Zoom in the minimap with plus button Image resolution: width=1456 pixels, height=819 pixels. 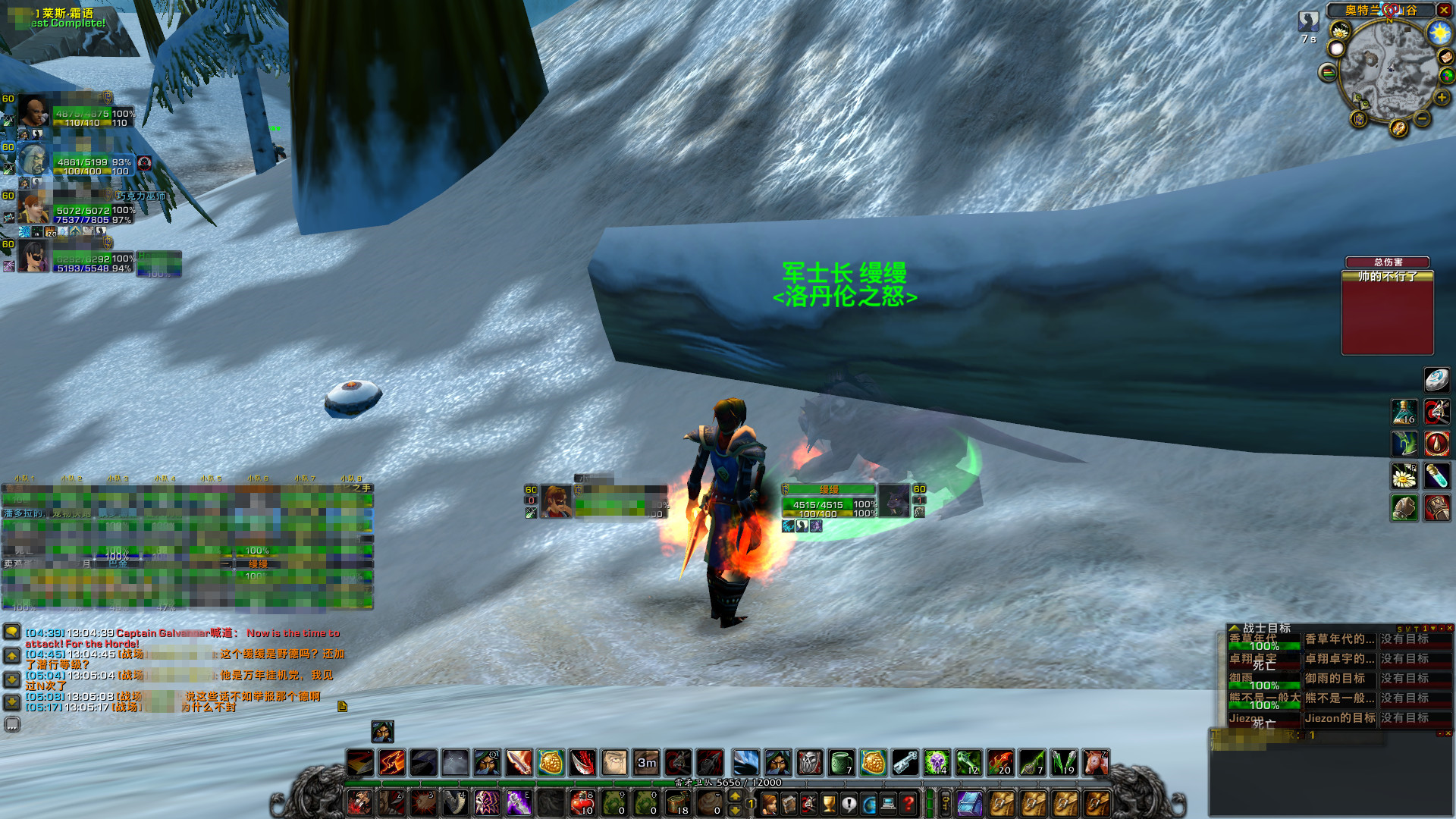pyautogui.click(x=1441, y=97)
